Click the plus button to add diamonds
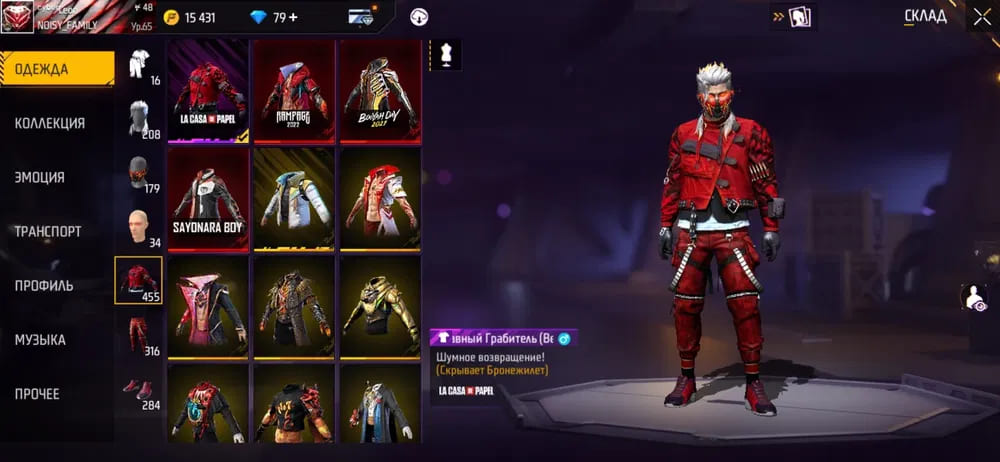The image size is (1000, 462). click(293, 17)
